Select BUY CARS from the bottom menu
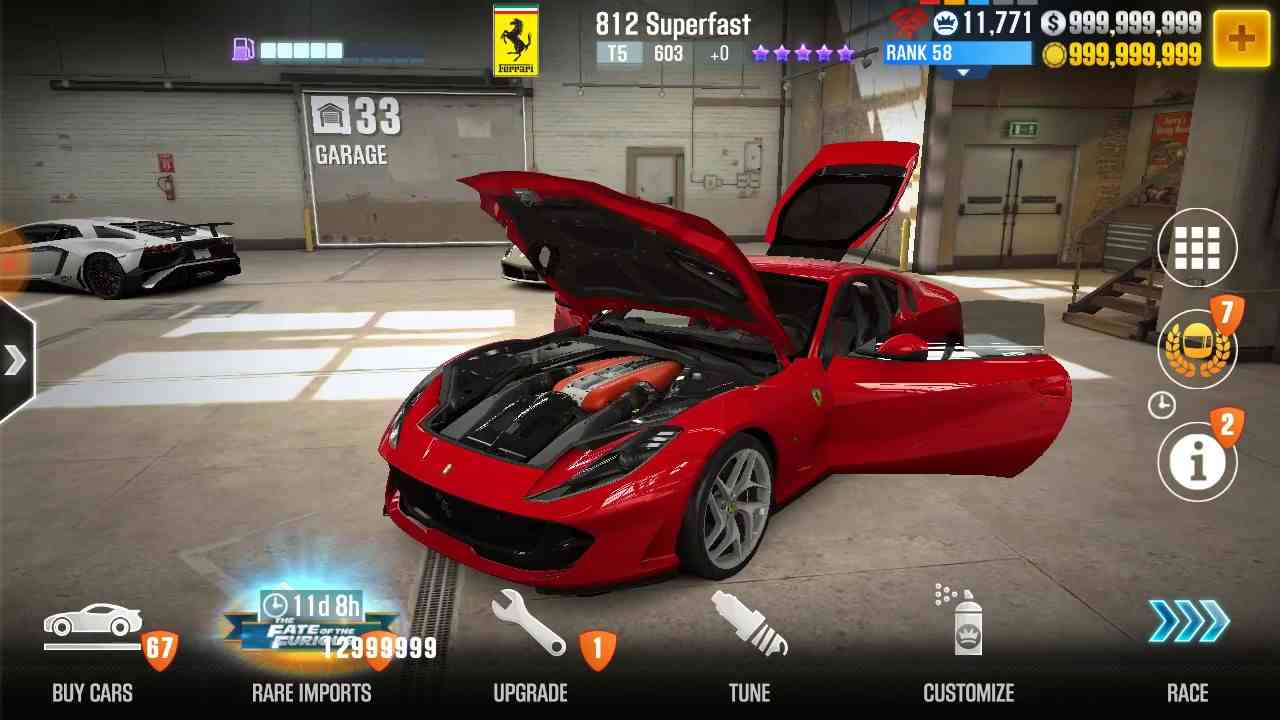The height and width of the screenshot is (720, 1280). (x=92, y=692)
